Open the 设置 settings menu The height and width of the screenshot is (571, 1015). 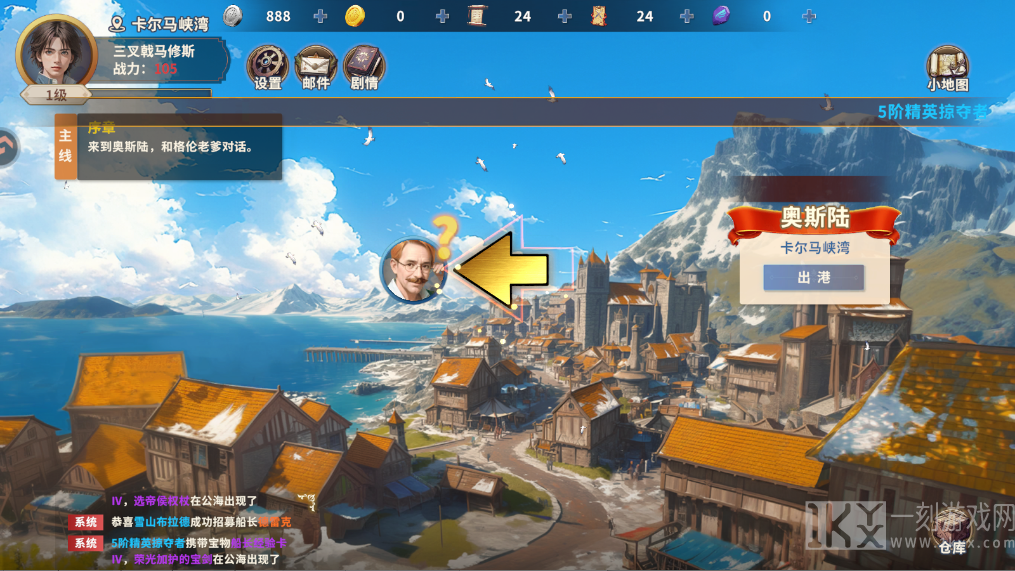click(267, 66)
